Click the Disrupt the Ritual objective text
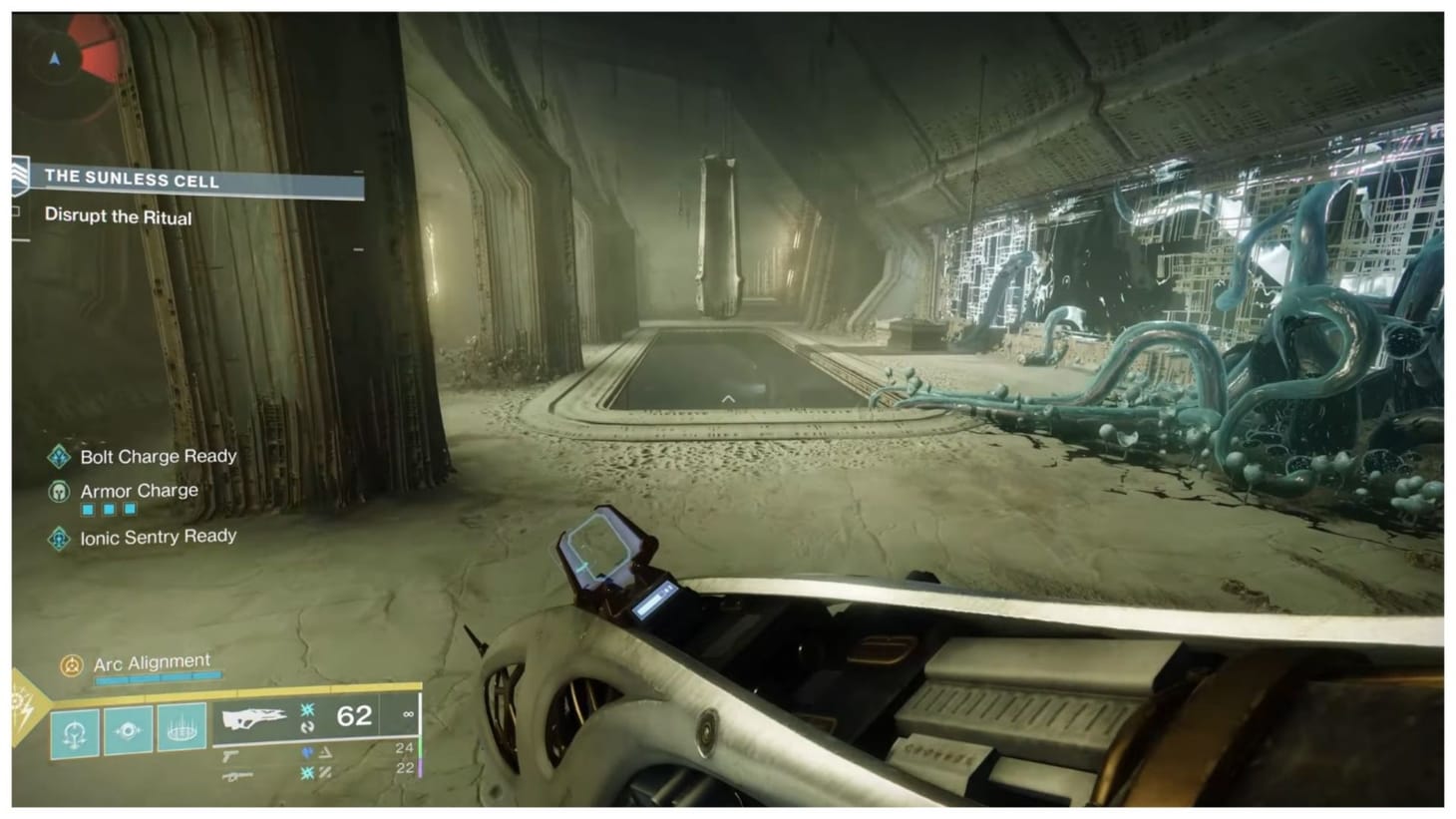1456x819 pixels. click(x=118, y=217)
